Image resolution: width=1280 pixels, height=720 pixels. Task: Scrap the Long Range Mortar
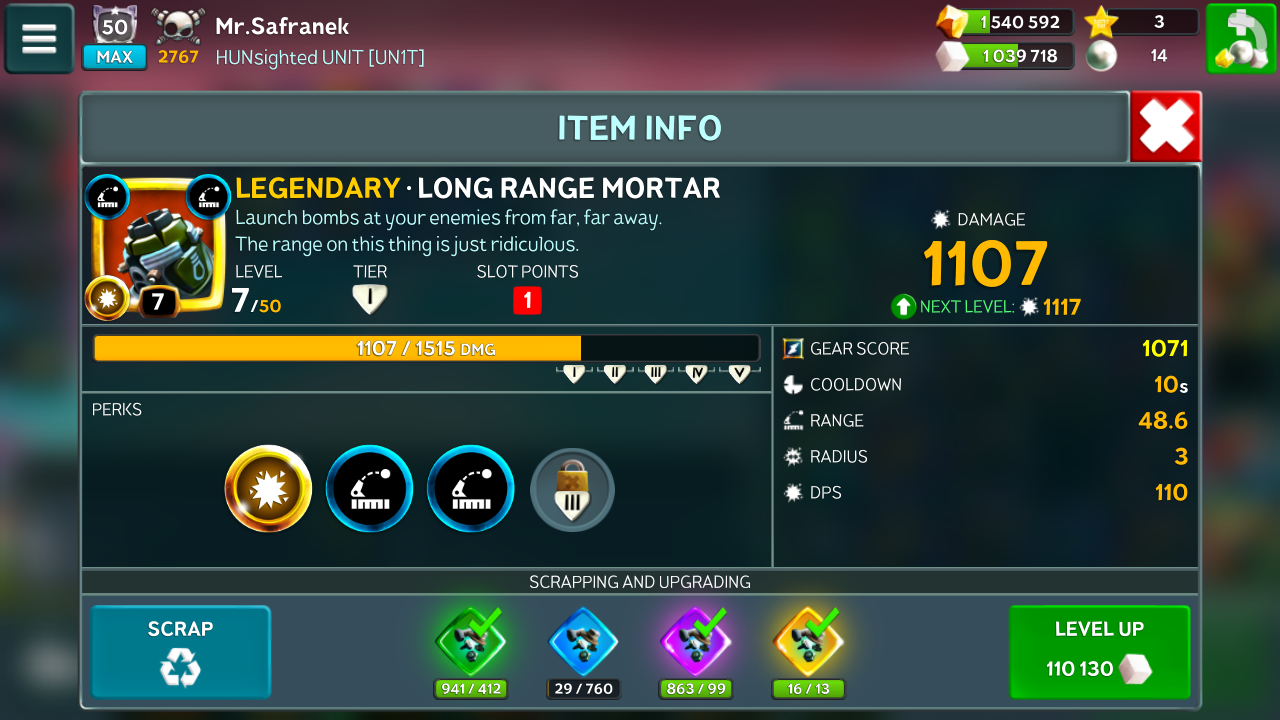click(181, 651)
